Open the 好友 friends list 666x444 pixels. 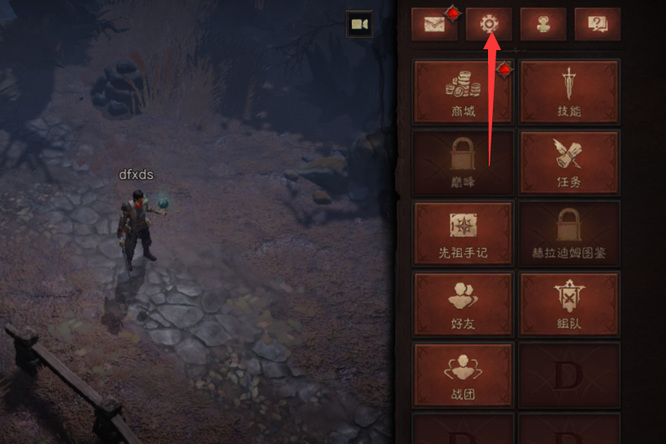[463, 305]
